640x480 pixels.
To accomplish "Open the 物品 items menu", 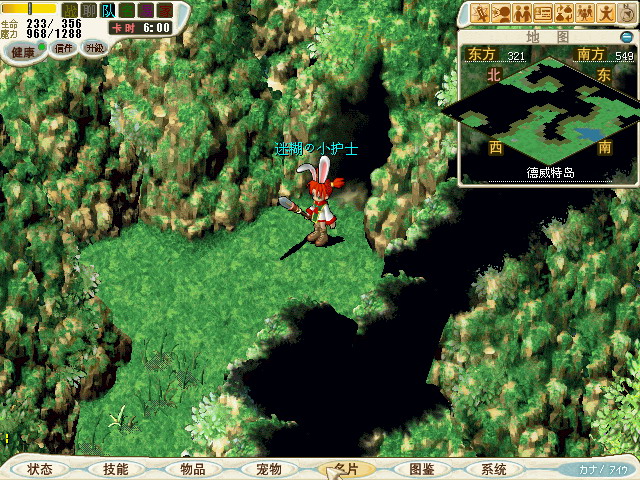I will click(192, 469).
